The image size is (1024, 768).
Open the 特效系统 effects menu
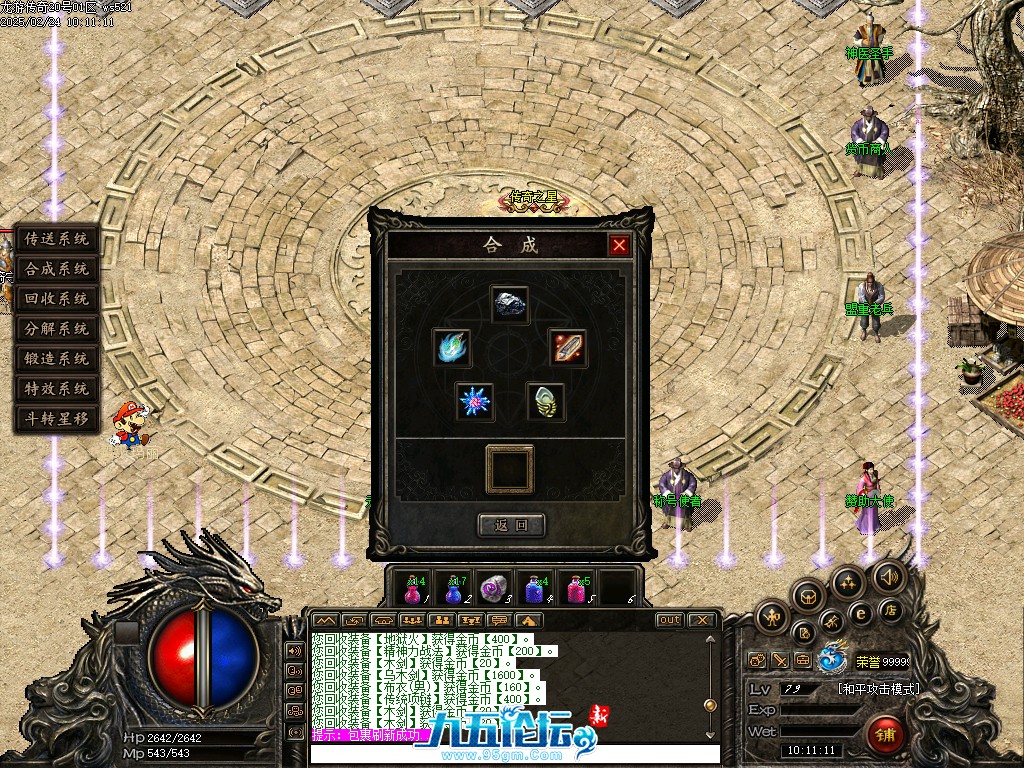click(57, 389)
